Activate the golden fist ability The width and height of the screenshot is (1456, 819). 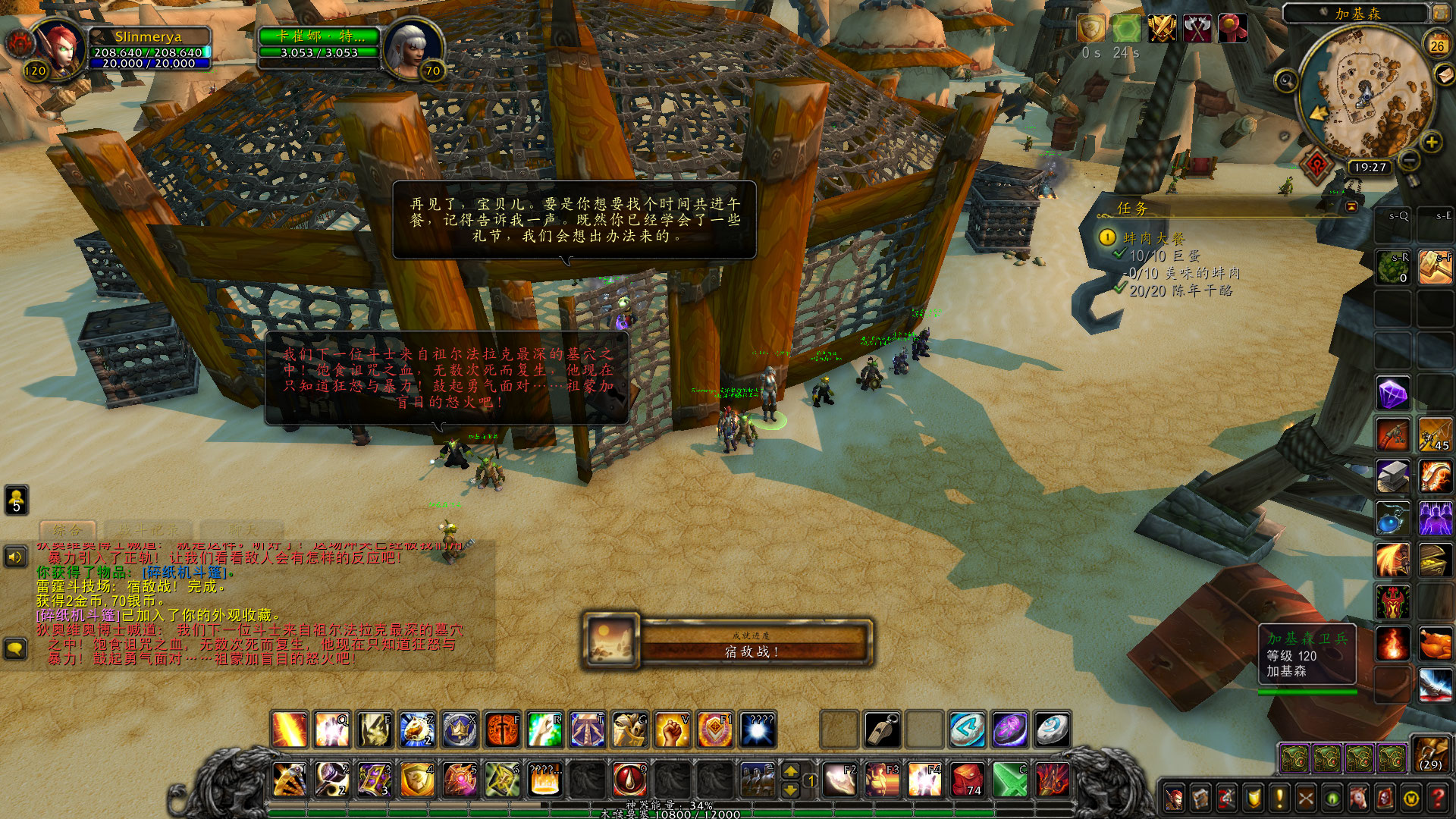click(672, 730)
